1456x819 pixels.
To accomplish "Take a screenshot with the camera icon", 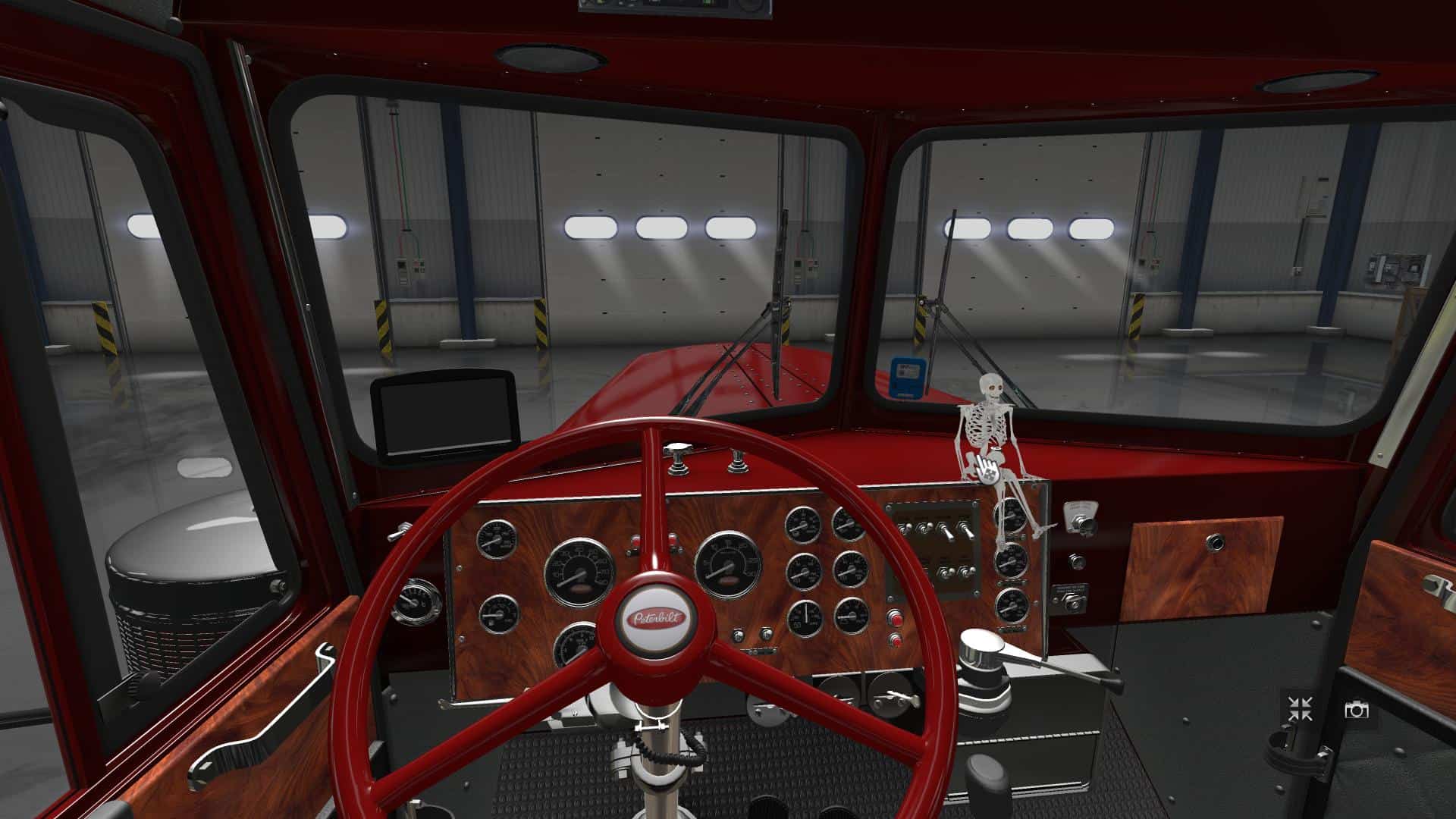I will pyautogui.click(x=1356, y=710).
